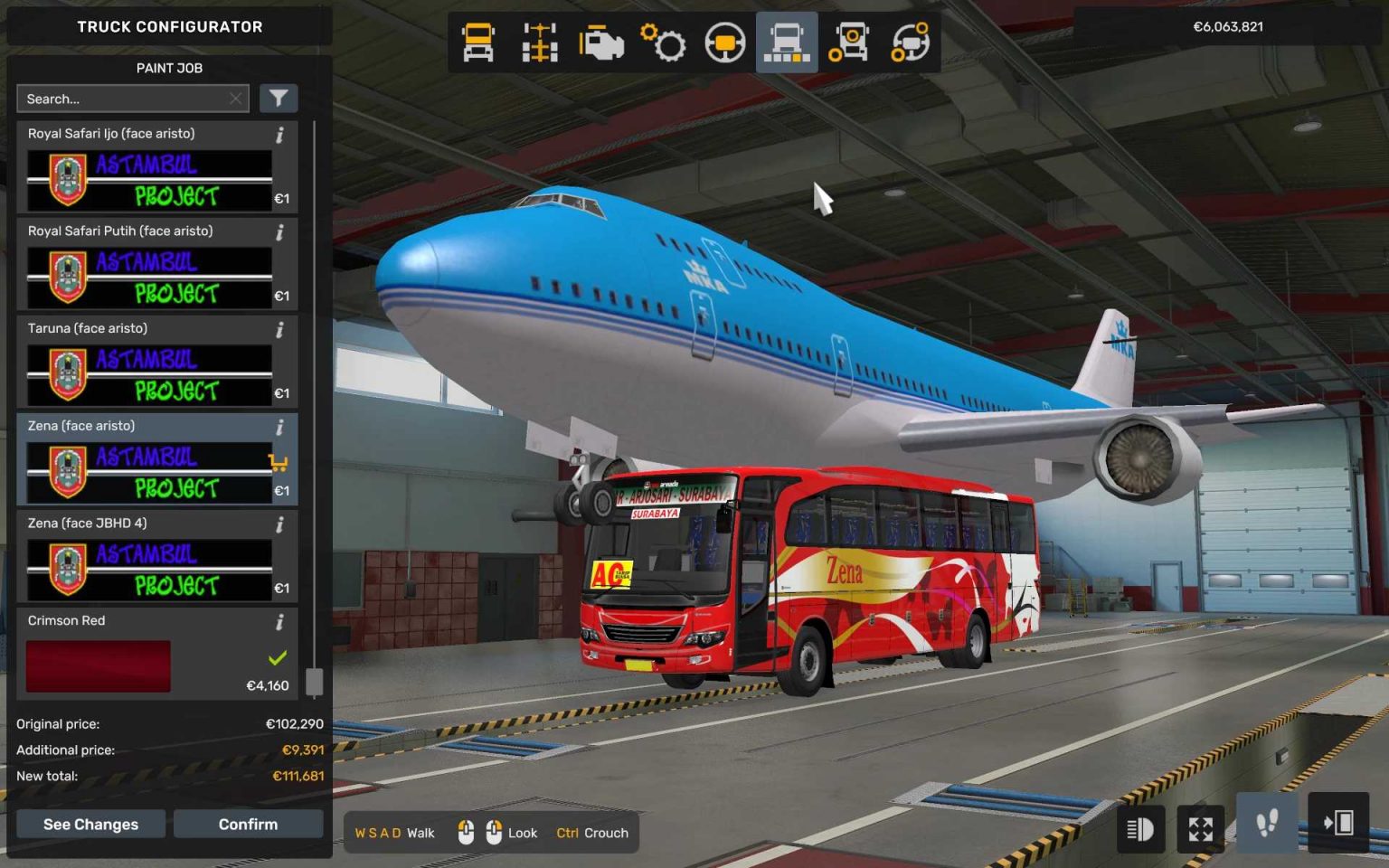Select the engine configuration icon
The height and width of the screenshot is (868, 1389).
click(x=601, y=42)
